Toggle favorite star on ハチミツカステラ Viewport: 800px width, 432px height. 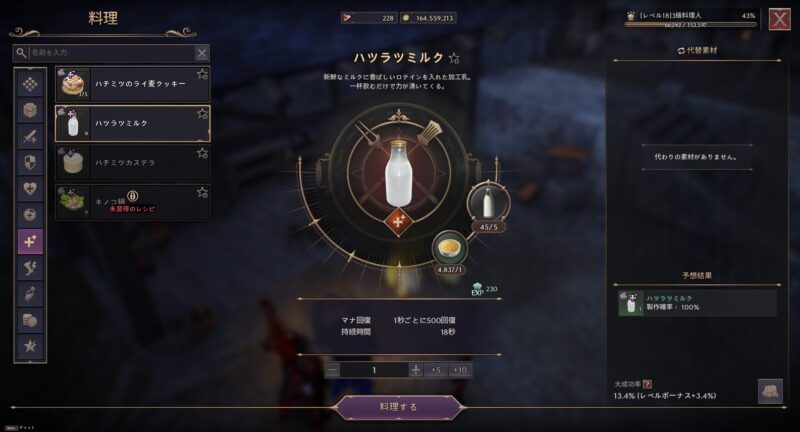[202, 152]
